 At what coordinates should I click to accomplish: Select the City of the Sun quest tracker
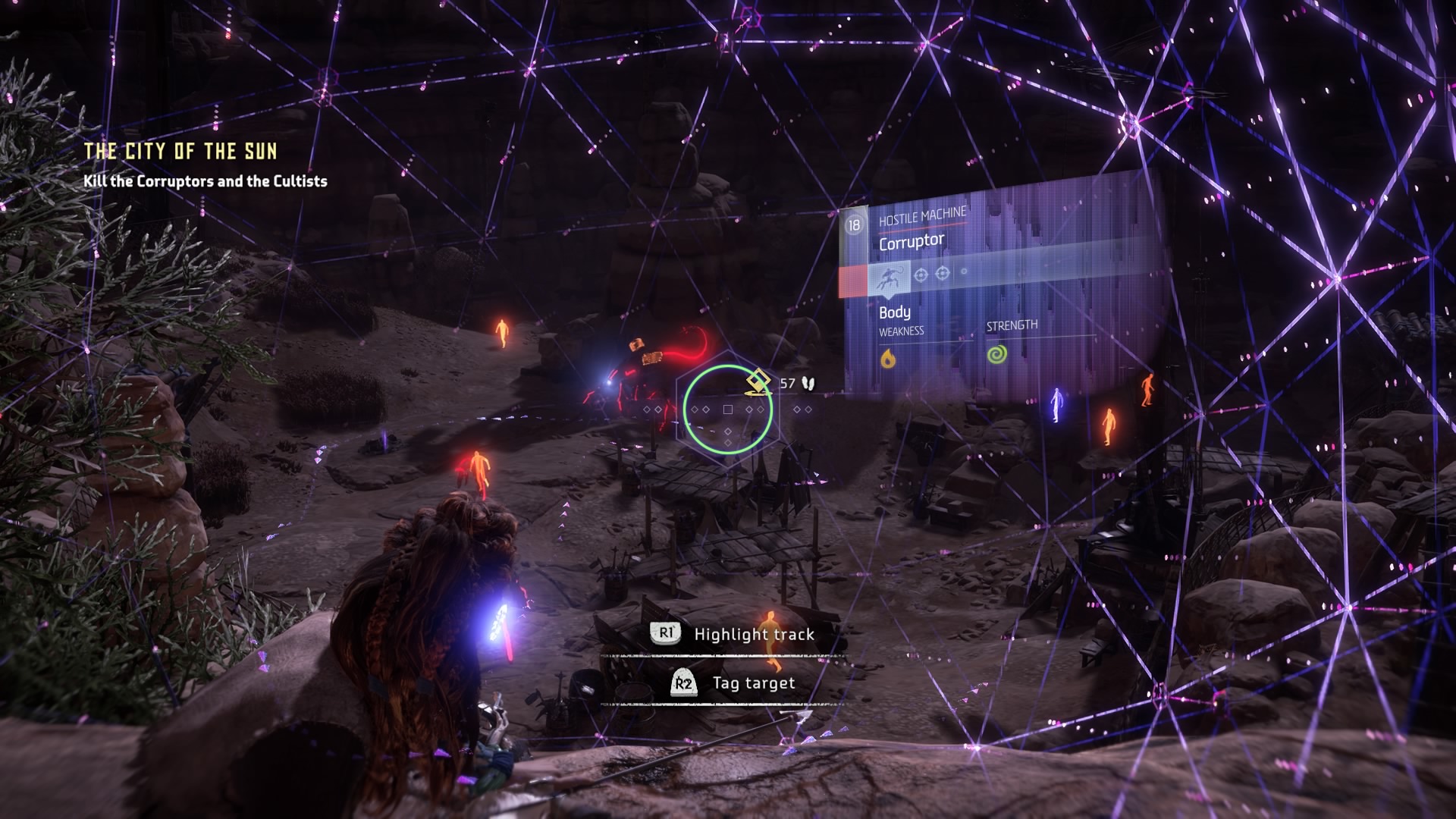[x=180, y=152]
